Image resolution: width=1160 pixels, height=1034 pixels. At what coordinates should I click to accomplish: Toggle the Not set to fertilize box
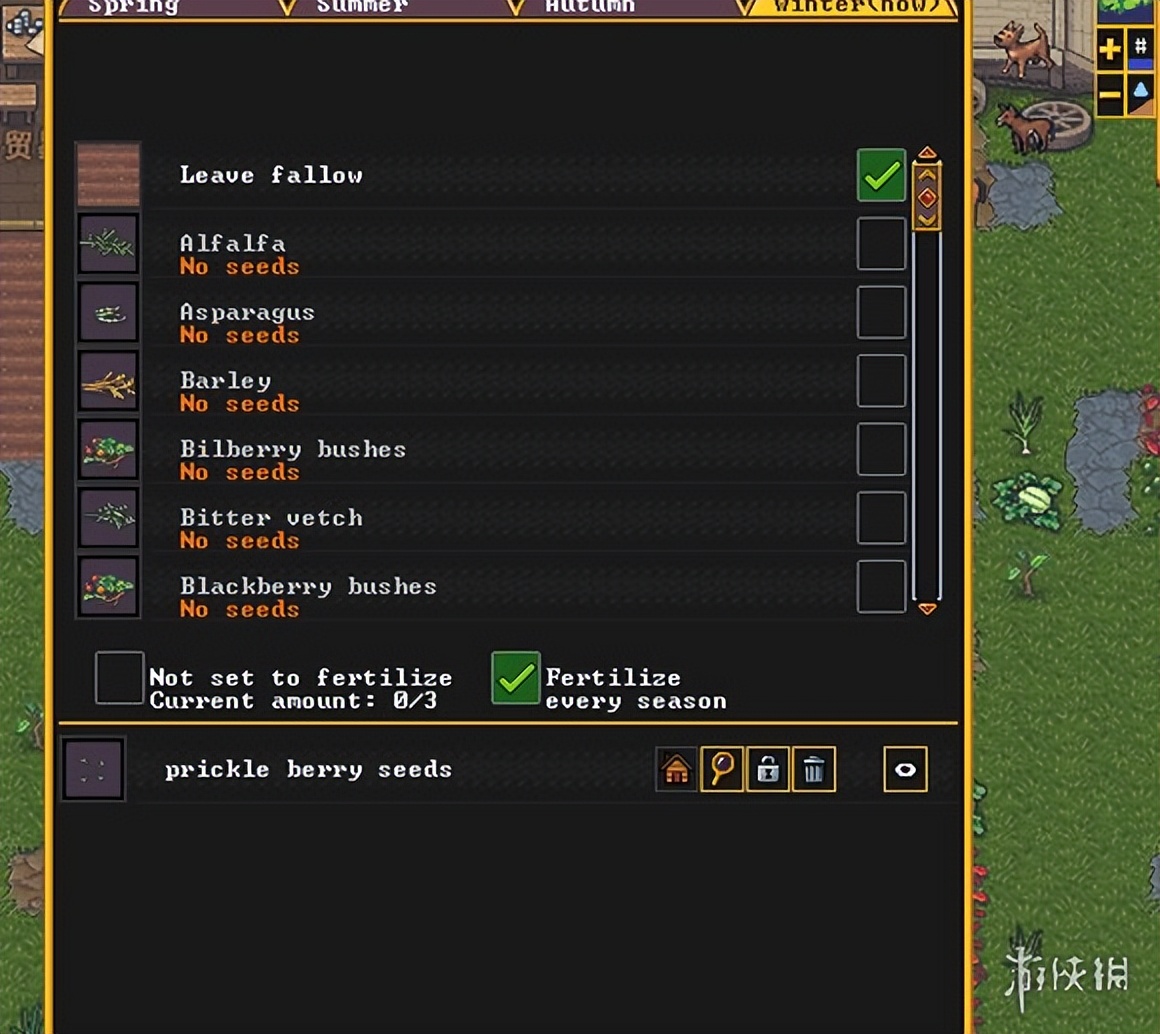(119, 678)
